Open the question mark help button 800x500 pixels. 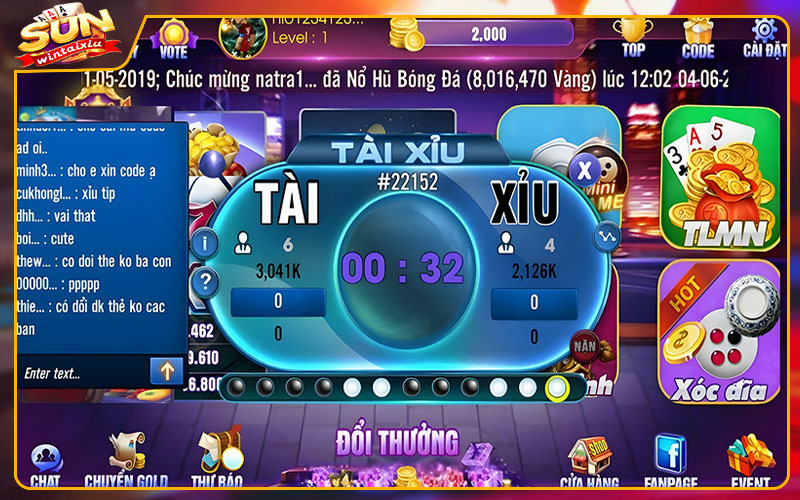click(205, 281)
